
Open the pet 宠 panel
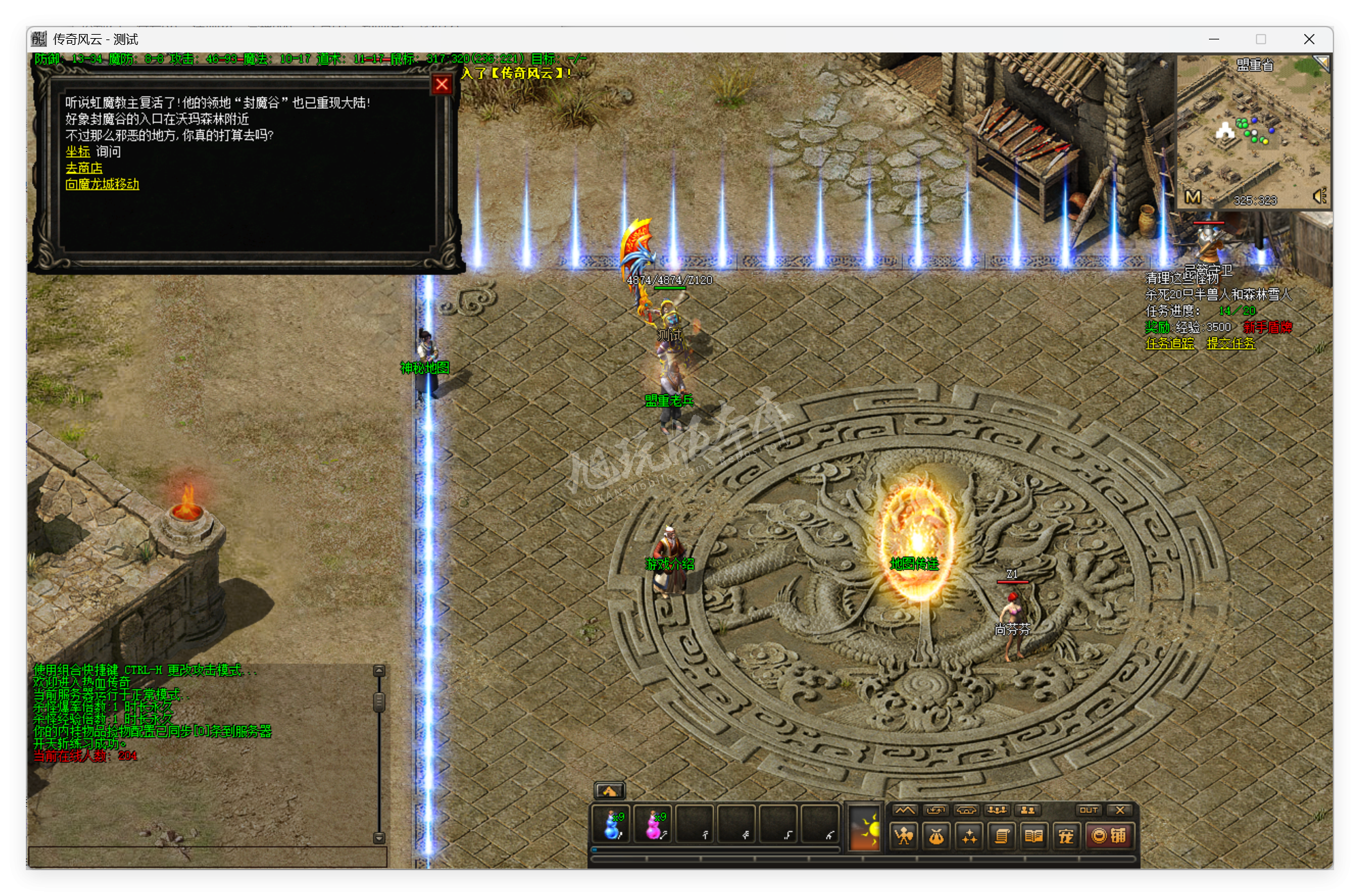coord(1066,835)
